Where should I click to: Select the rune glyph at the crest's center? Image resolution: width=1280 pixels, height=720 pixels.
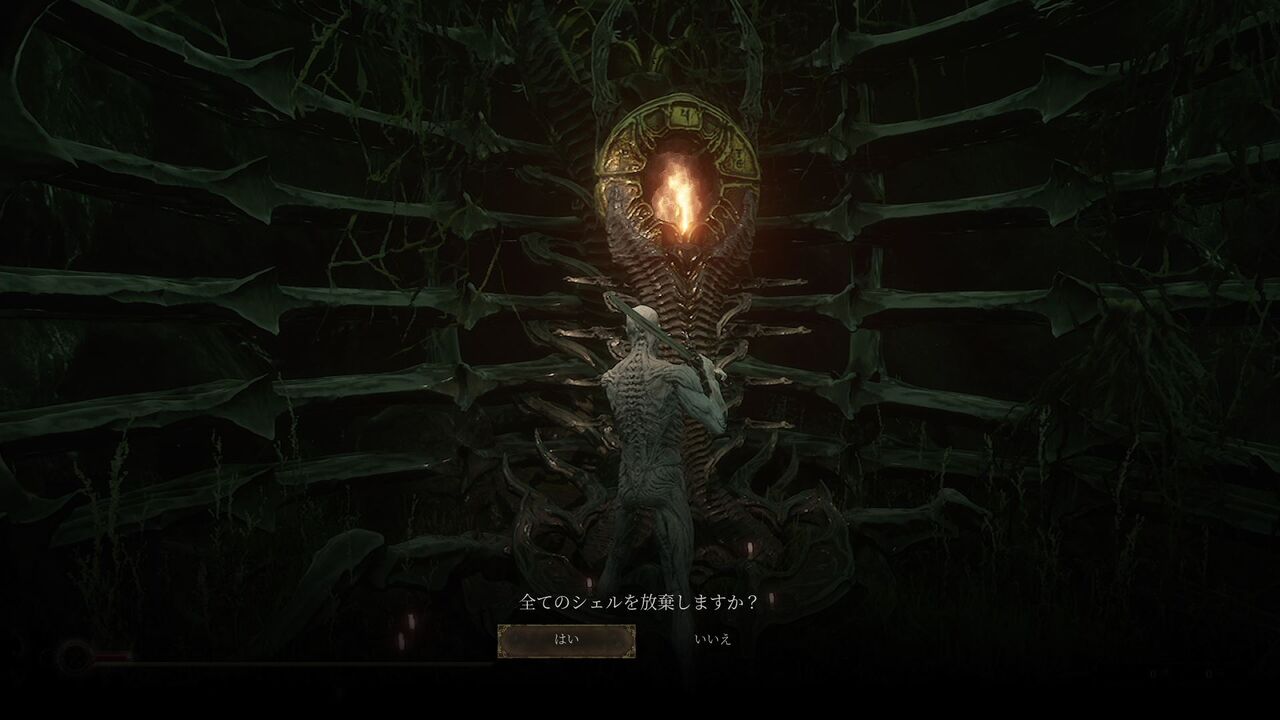(x=684, y=117)
